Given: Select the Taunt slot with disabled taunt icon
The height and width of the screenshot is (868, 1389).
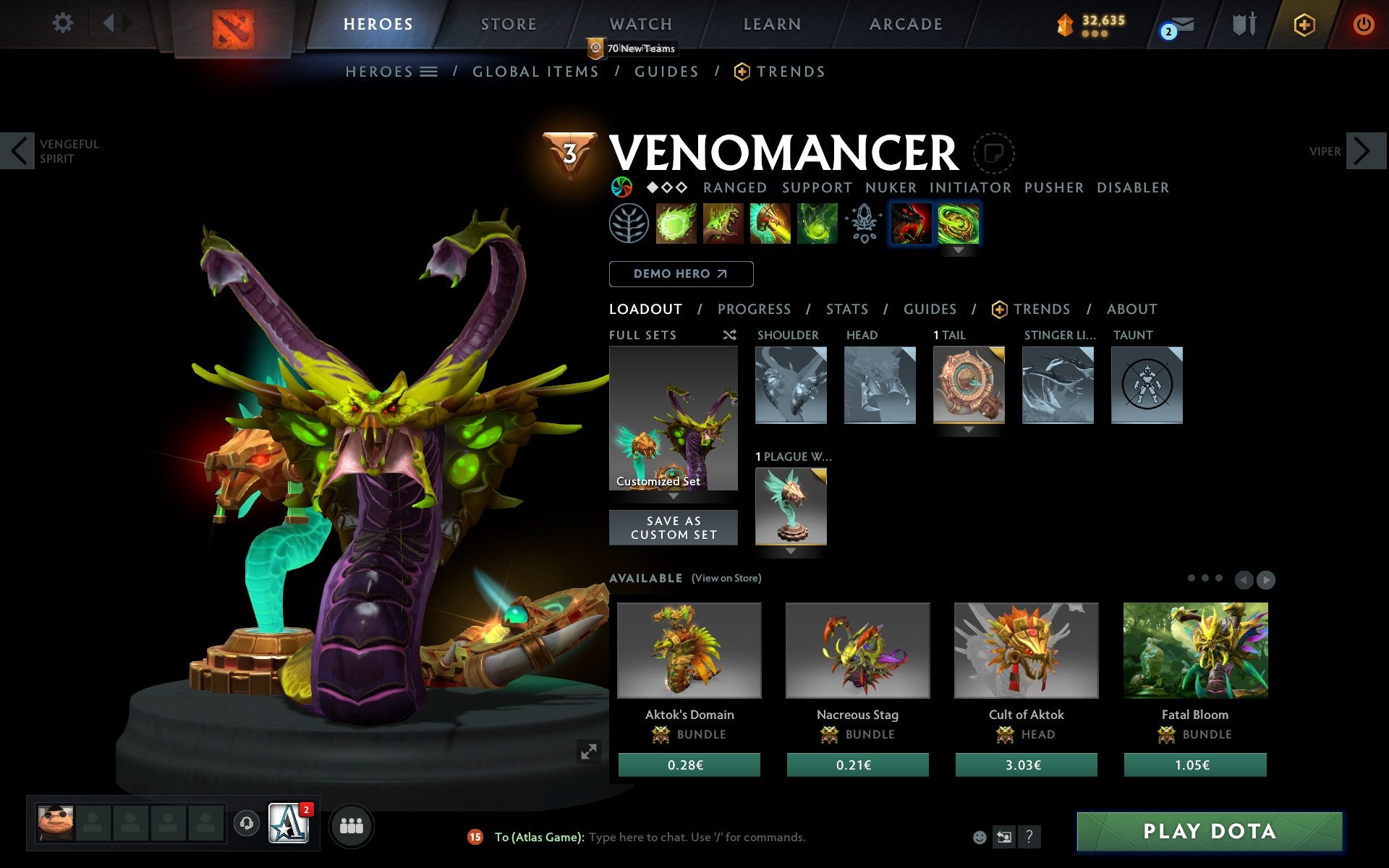Looking at the screenshot, I should point(1147,386).
